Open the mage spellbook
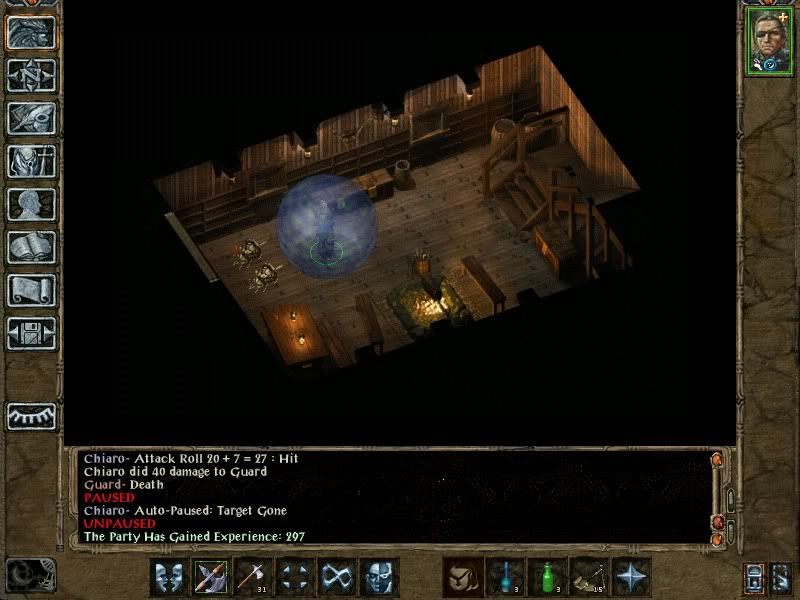 point(30,247)
